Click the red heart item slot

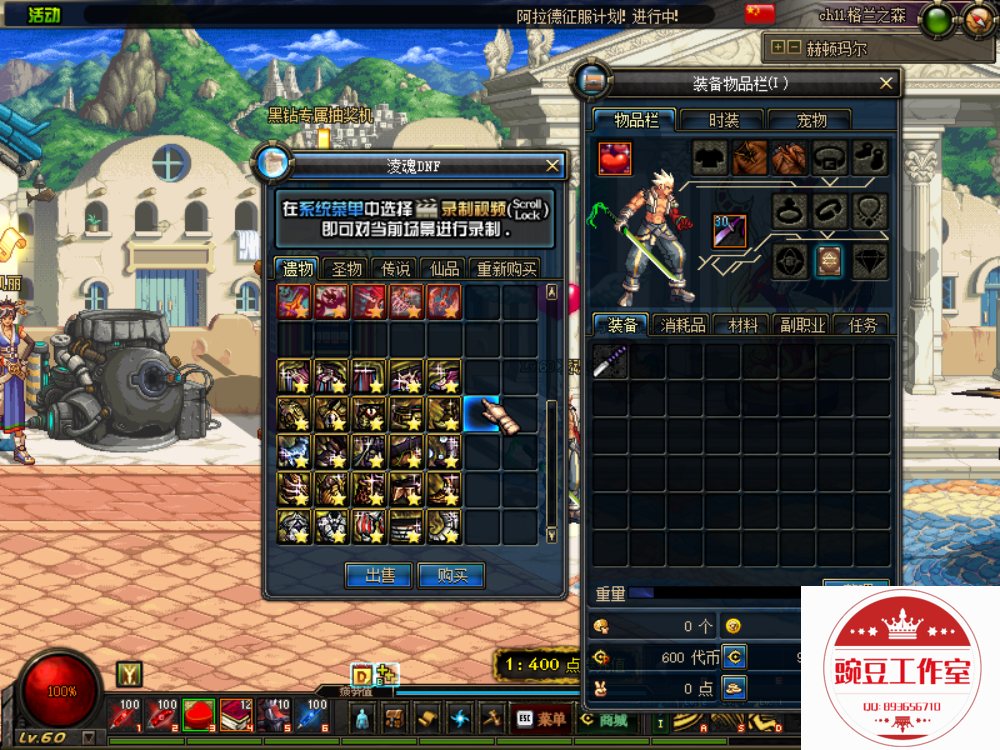coord(615,158)
